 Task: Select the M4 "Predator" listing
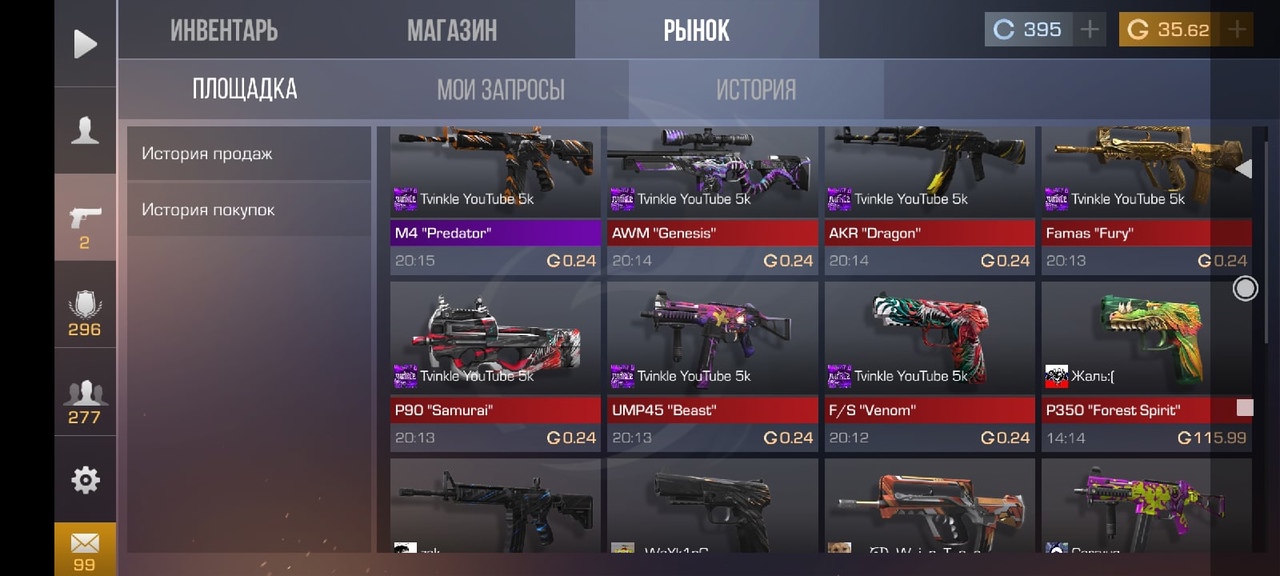pyautogui.click(x=495, y=200)
